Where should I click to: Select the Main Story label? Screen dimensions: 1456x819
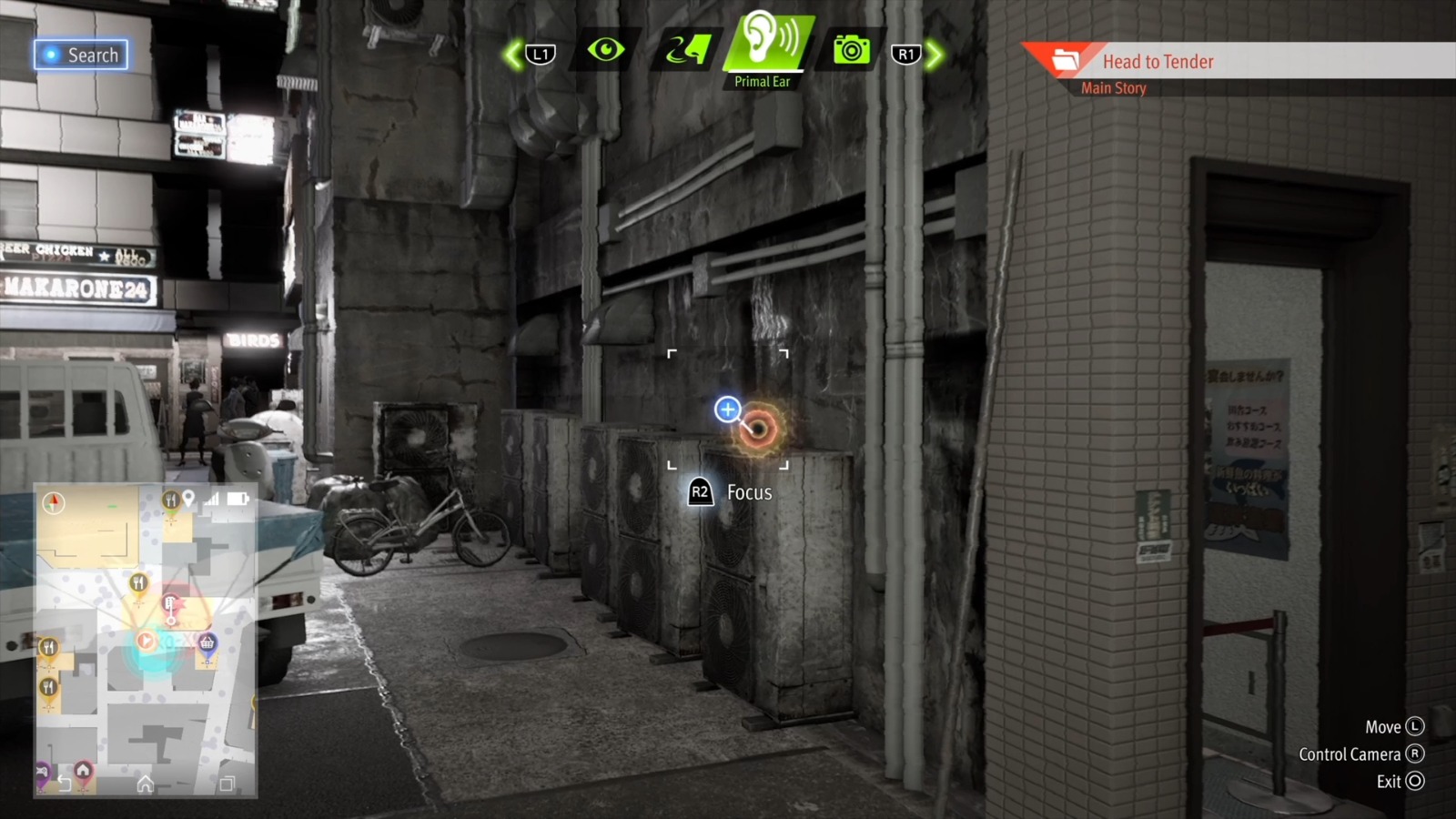[1114, 87]
